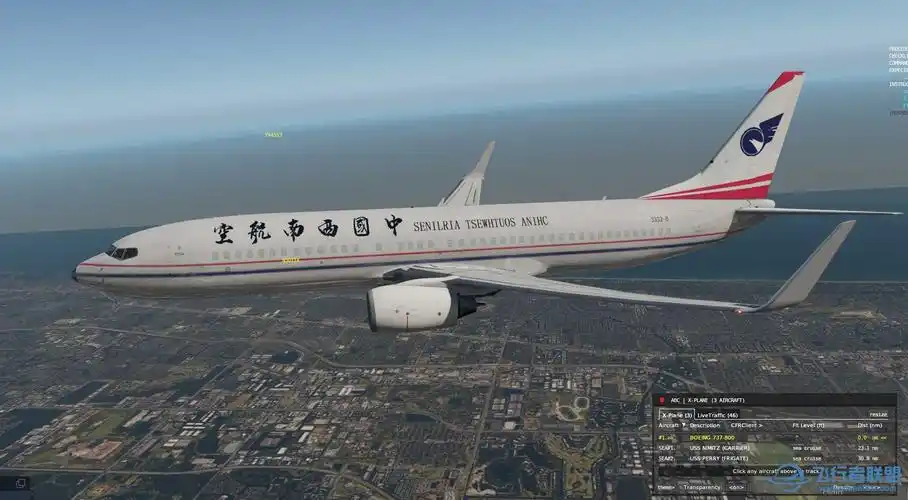
Task: Toggle the Transparency option in the panel
Action: click(700, 487)
